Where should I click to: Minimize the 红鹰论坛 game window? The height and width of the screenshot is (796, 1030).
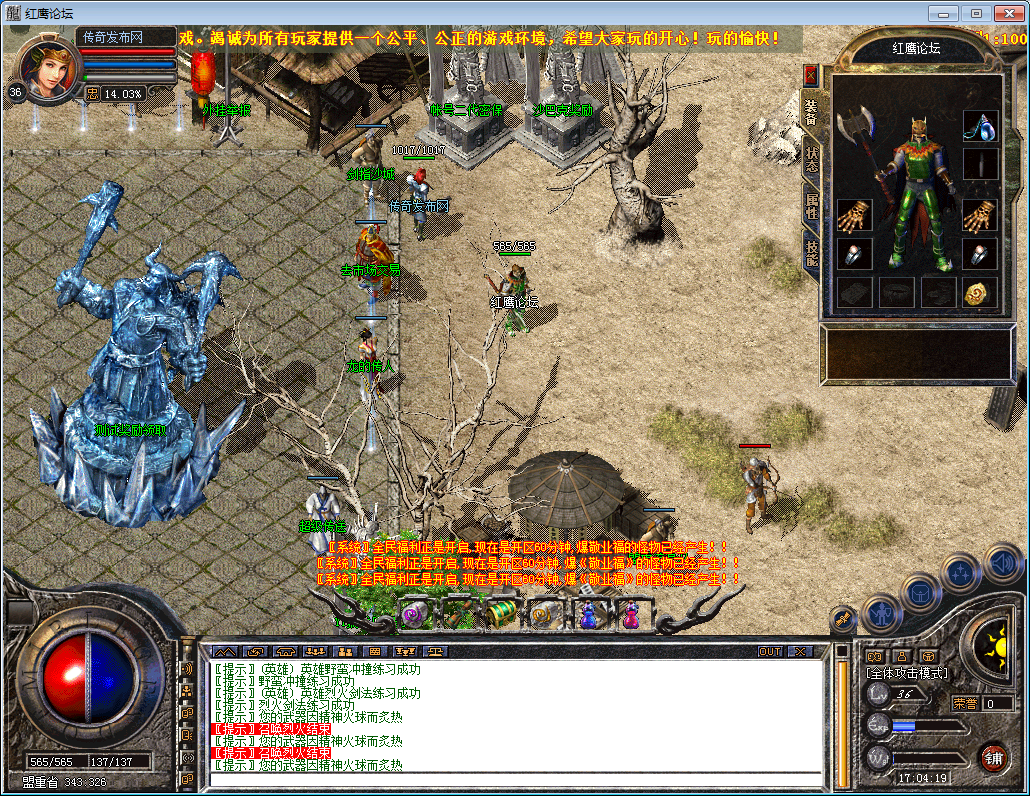pos(943,13)
